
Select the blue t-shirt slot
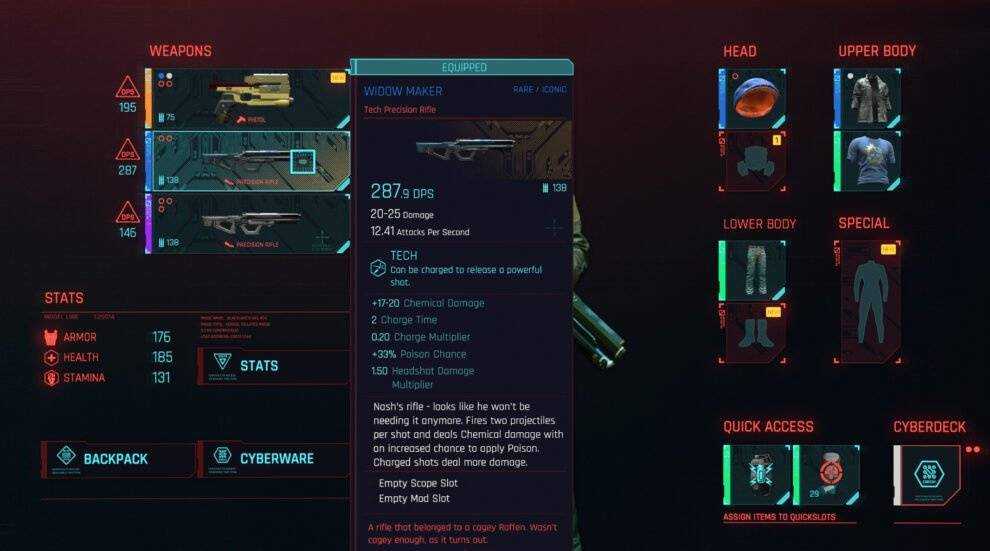[867, 161]
